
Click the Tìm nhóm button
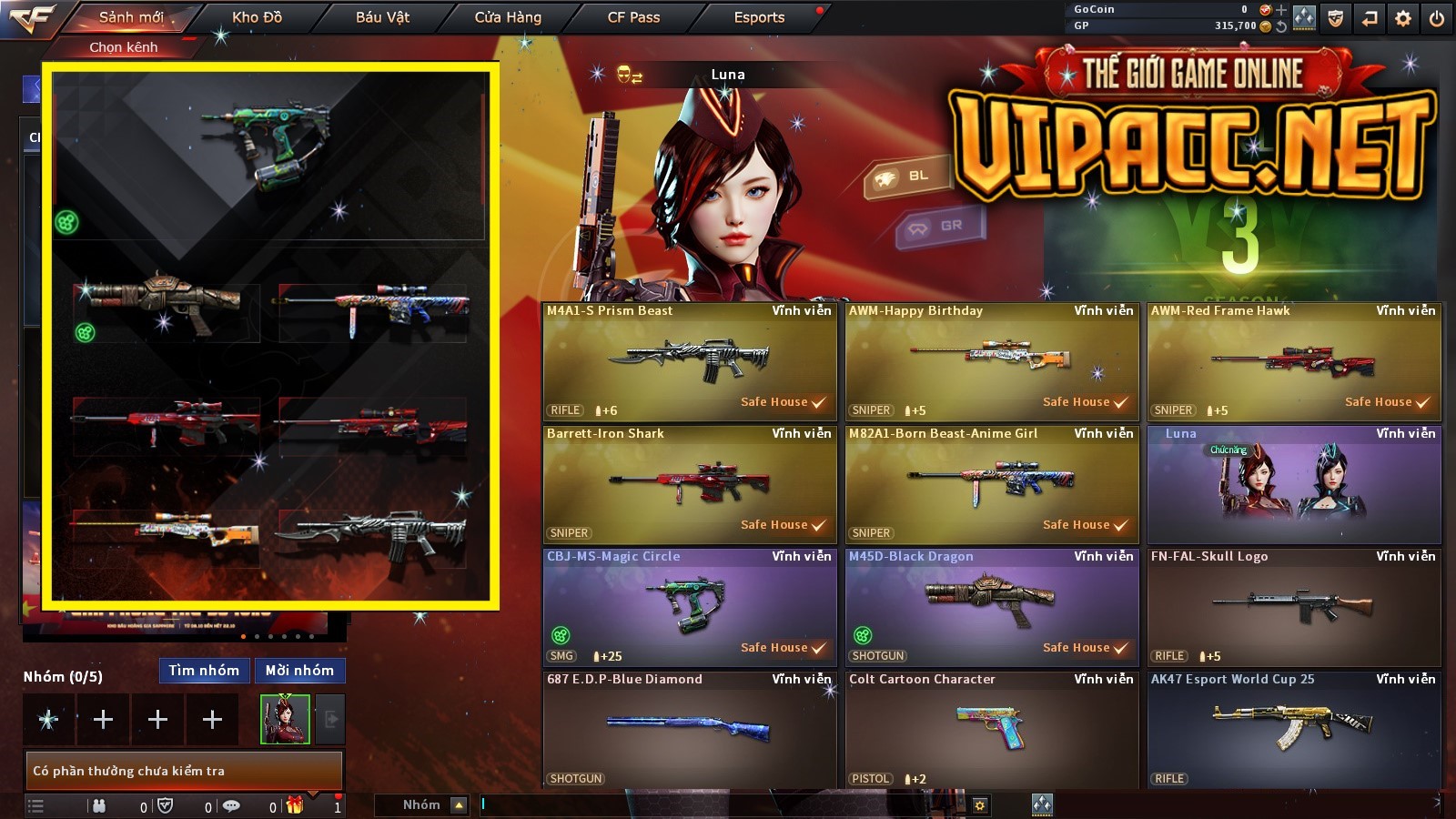click(x=204, y=671)
